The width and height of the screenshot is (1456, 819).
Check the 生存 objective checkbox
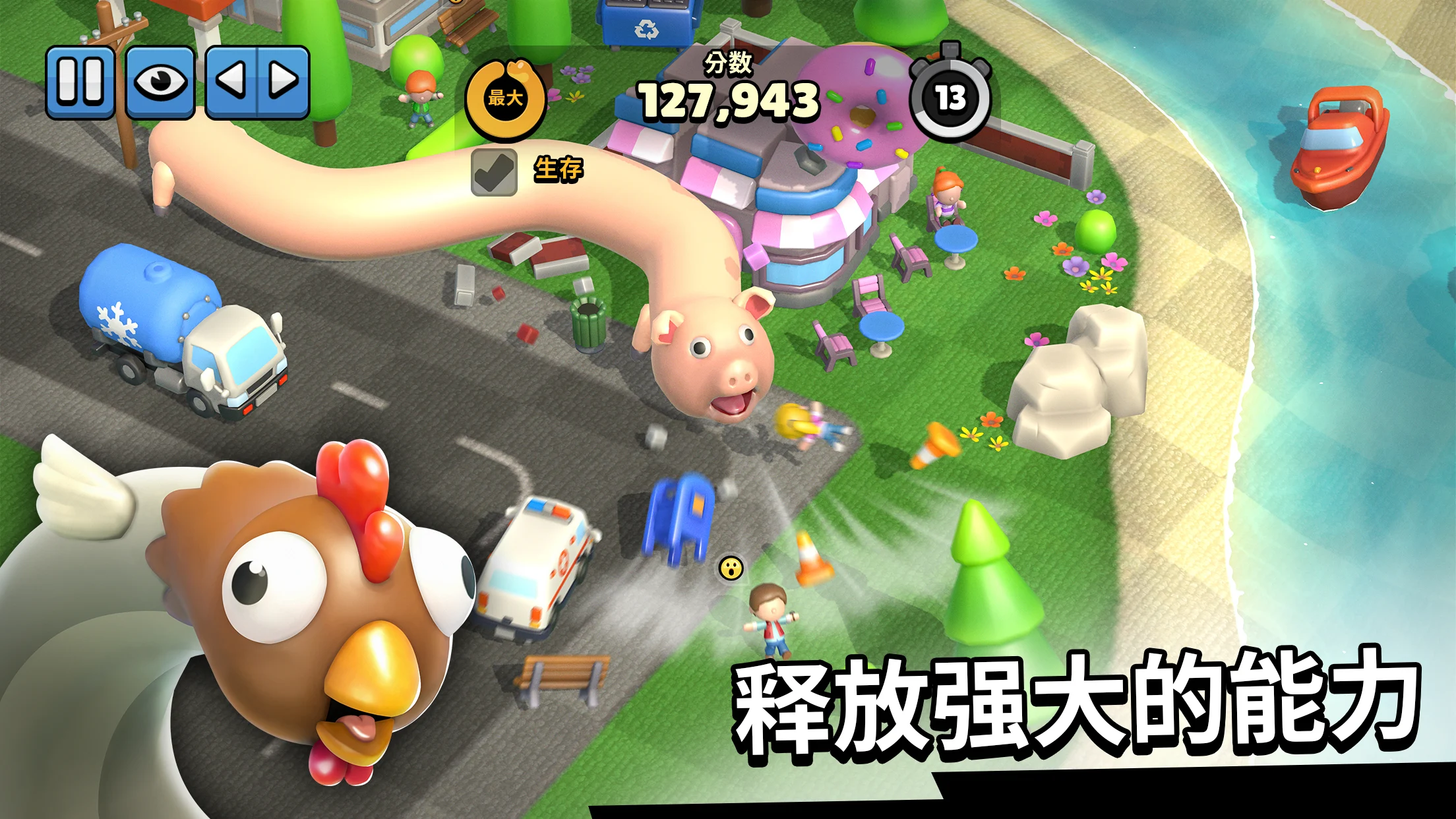tap(495, 173)
